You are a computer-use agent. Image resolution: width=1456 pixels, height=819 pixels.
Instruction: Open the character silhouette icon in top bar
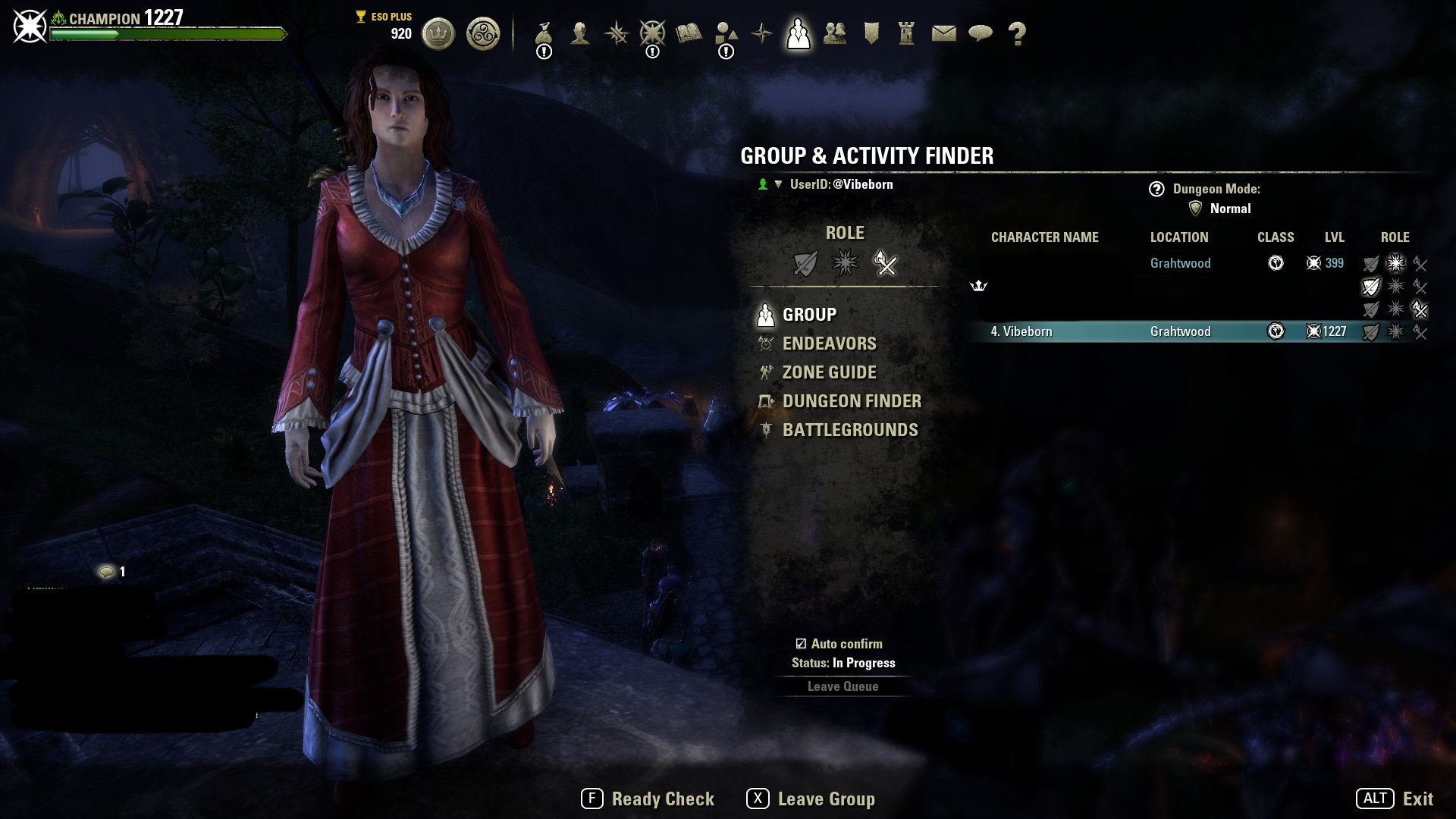point(580,33)
